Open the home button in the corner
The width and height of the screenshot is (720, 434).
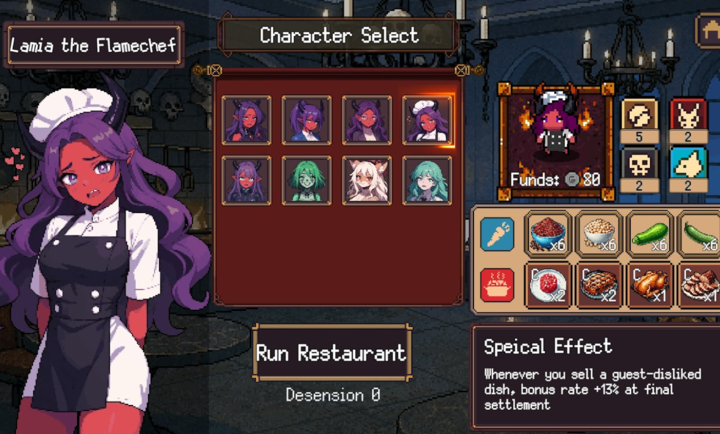pyautogui.click(x=707, y=32)
